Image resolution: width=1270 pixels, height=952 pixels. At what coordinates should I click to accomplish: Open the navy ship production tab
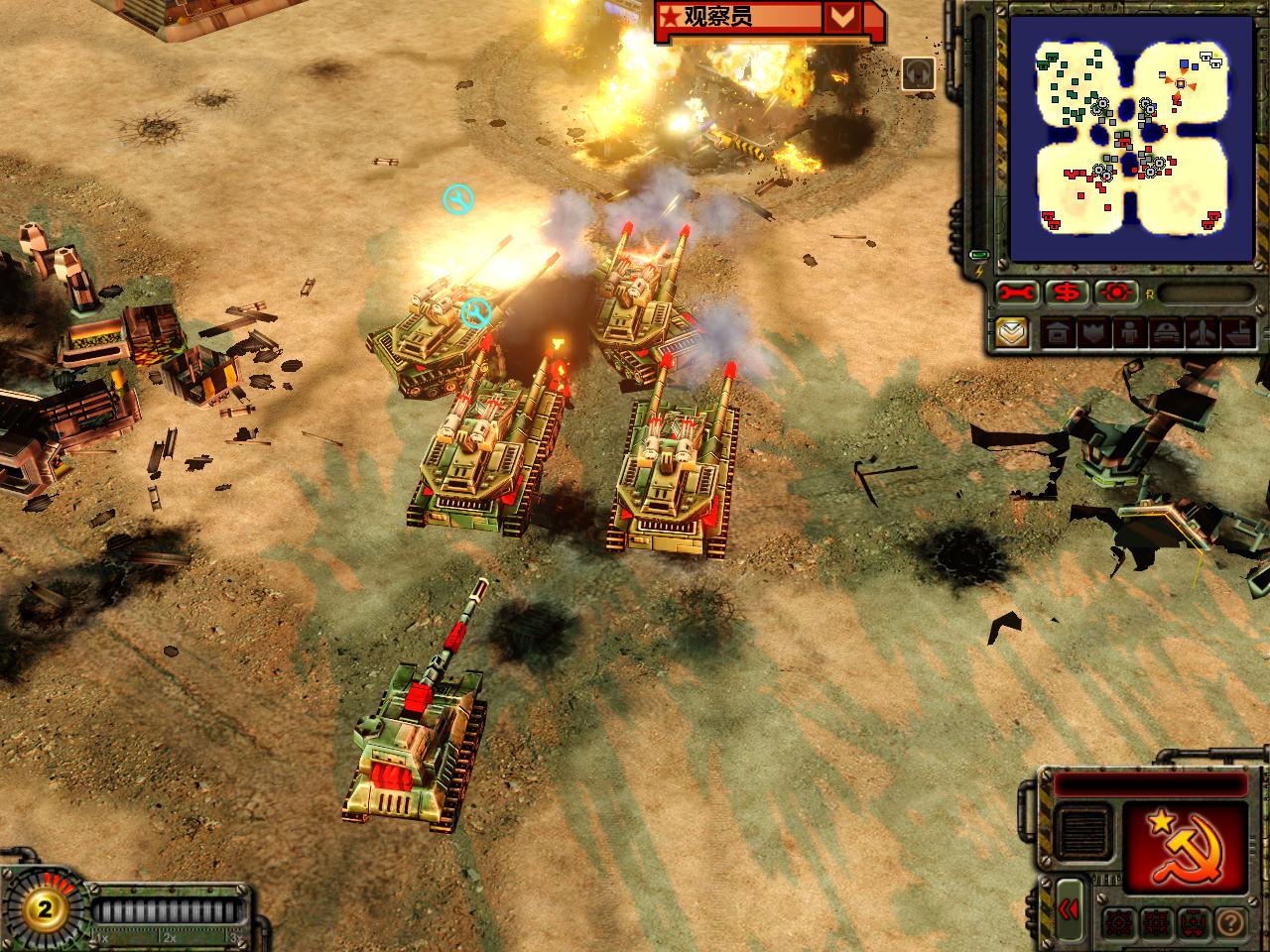tap(1236, 333)
